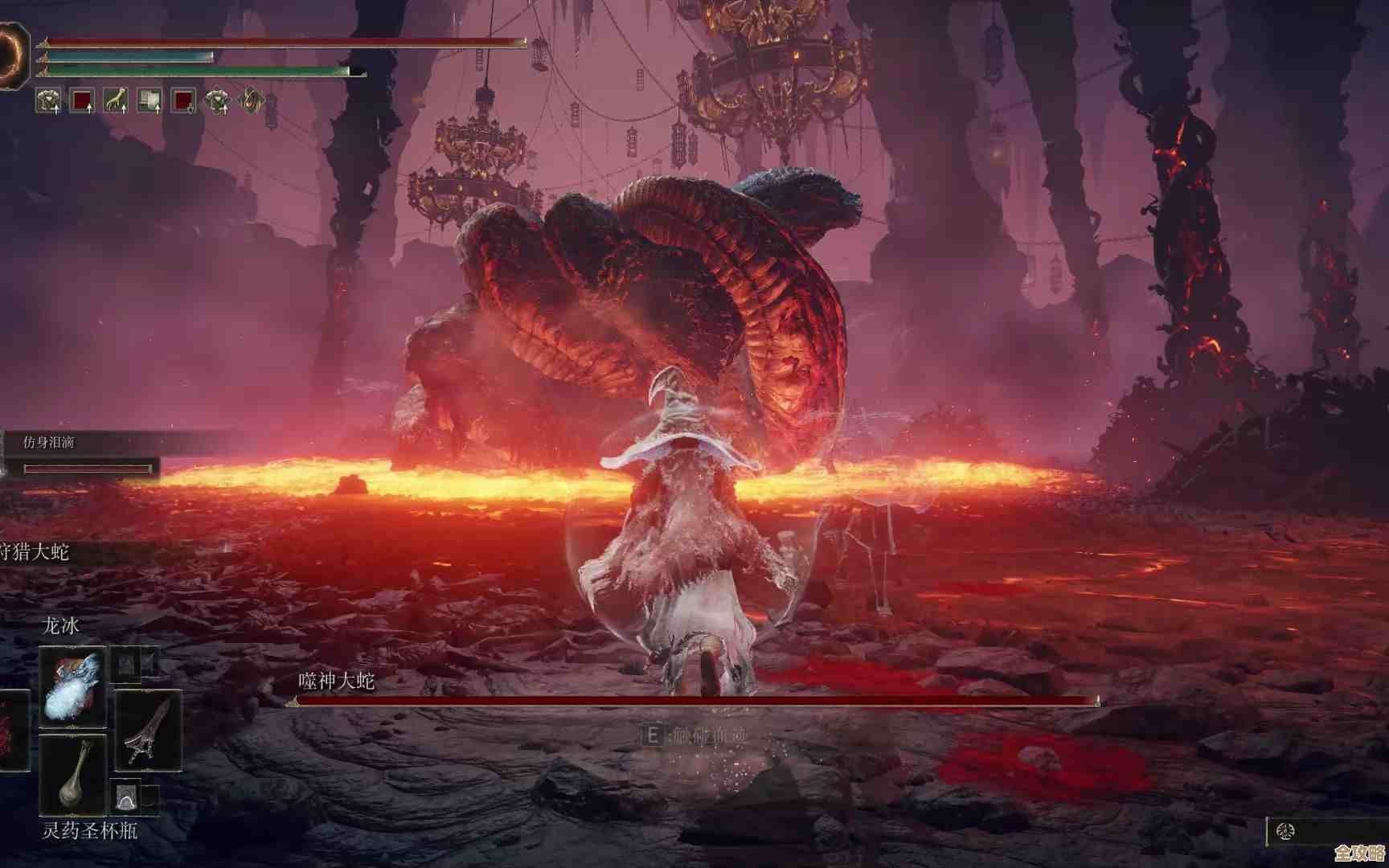Click the last diamond-framed status icon
1389x868 pixels.
(x=252, y=100)
